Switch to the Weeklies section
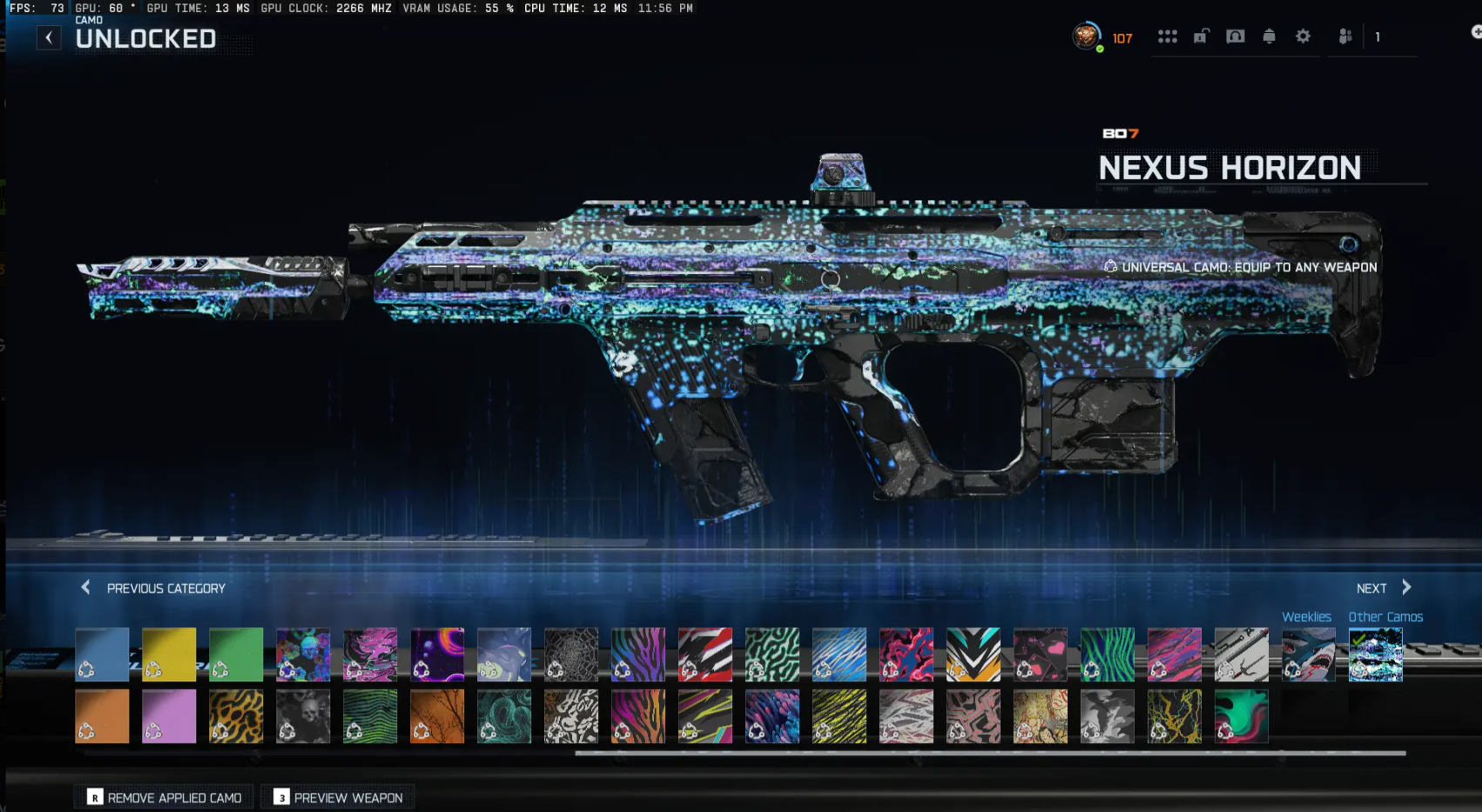The width and height of the screenshot is (1482, 812). pos(1307,616)
